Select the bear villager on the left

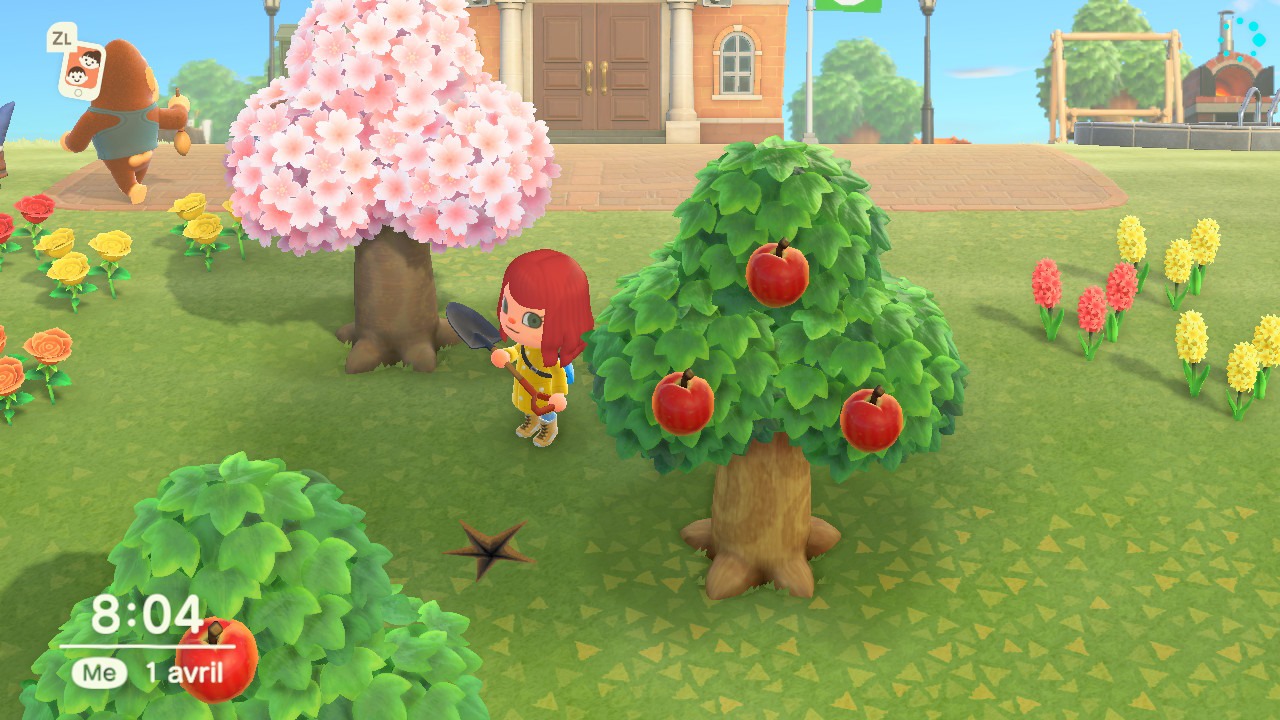click(125, 110)
